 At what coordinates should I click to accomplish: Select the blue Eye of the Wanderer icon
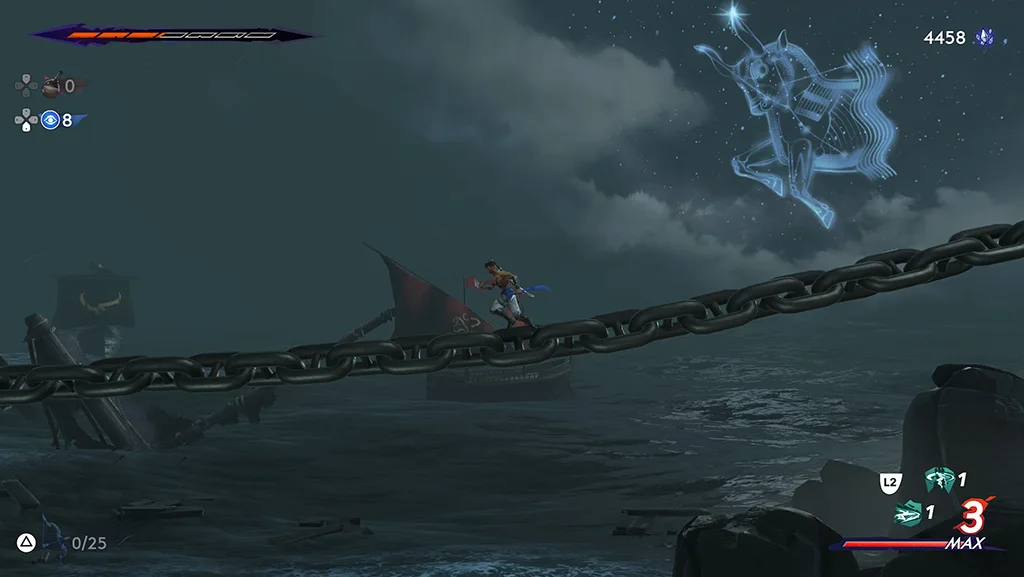pyautogui.click(x=50, y=120)
